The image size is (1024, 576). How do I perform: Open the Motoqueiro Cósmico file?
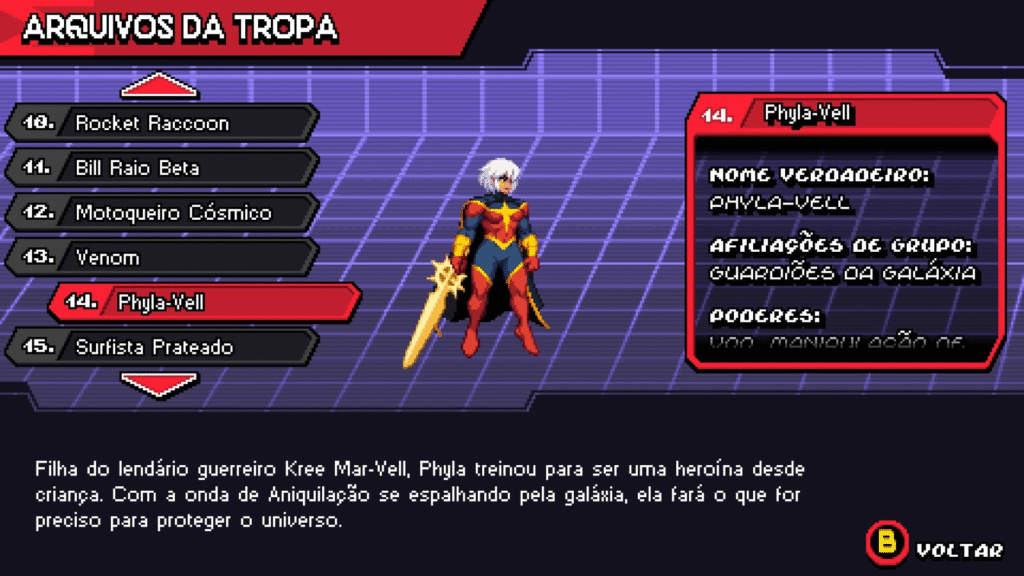coord(160,212)
